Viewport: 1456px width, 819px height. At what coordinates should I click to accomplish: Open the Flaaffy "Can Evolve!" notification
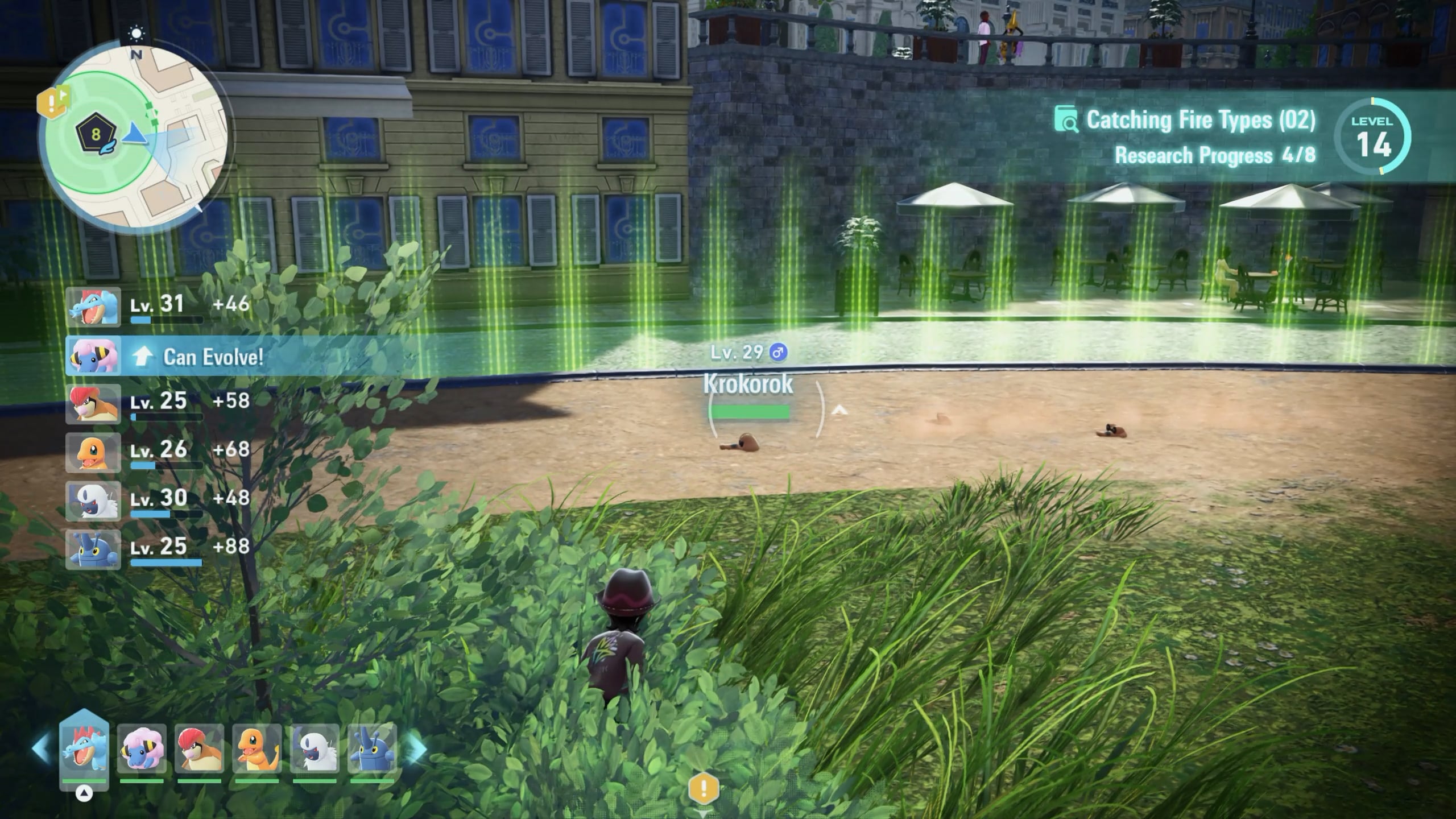point(213,357)
